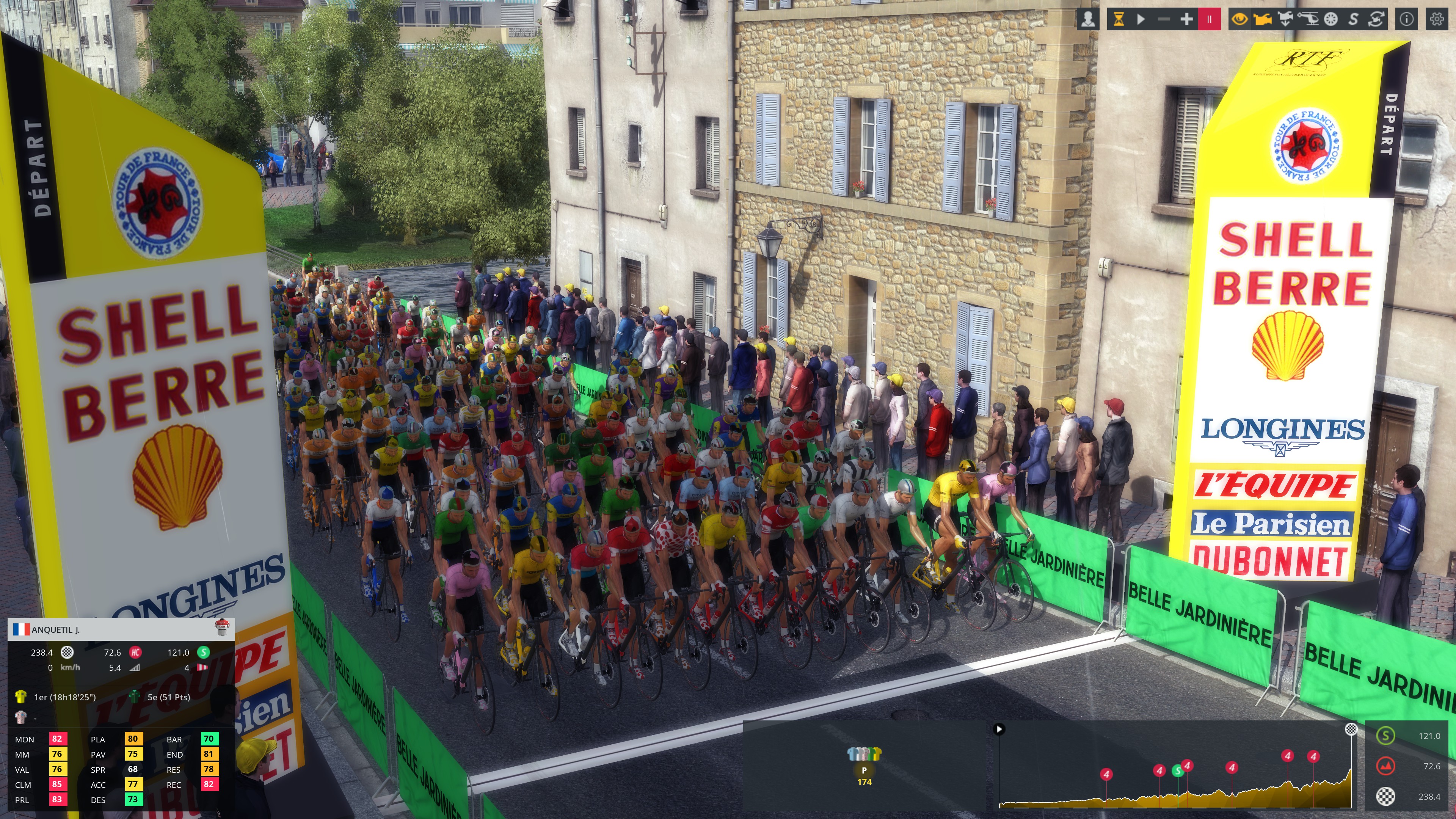
Task: Decrease game speed with the minus button
Action: pyautogui.click(x=1163, y=20)
